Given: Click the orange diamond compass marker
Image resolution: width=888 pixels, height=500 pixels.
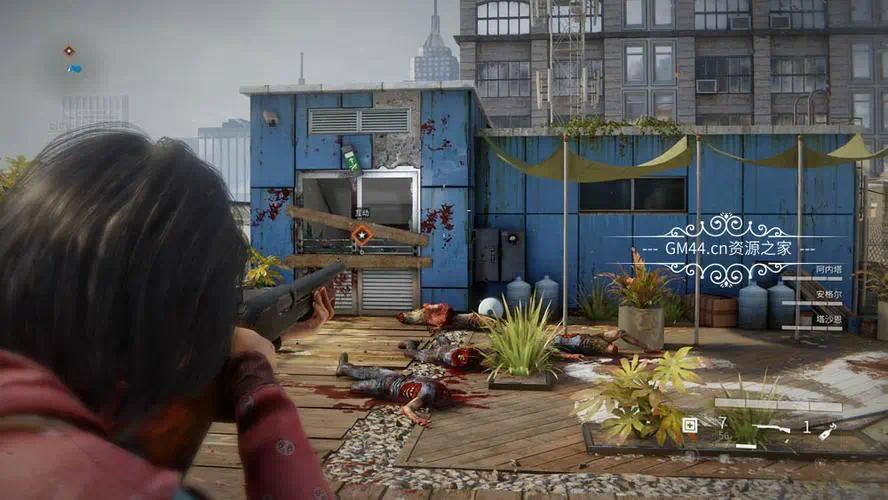Looking at the screenshot, I should (x=68, y=50).
